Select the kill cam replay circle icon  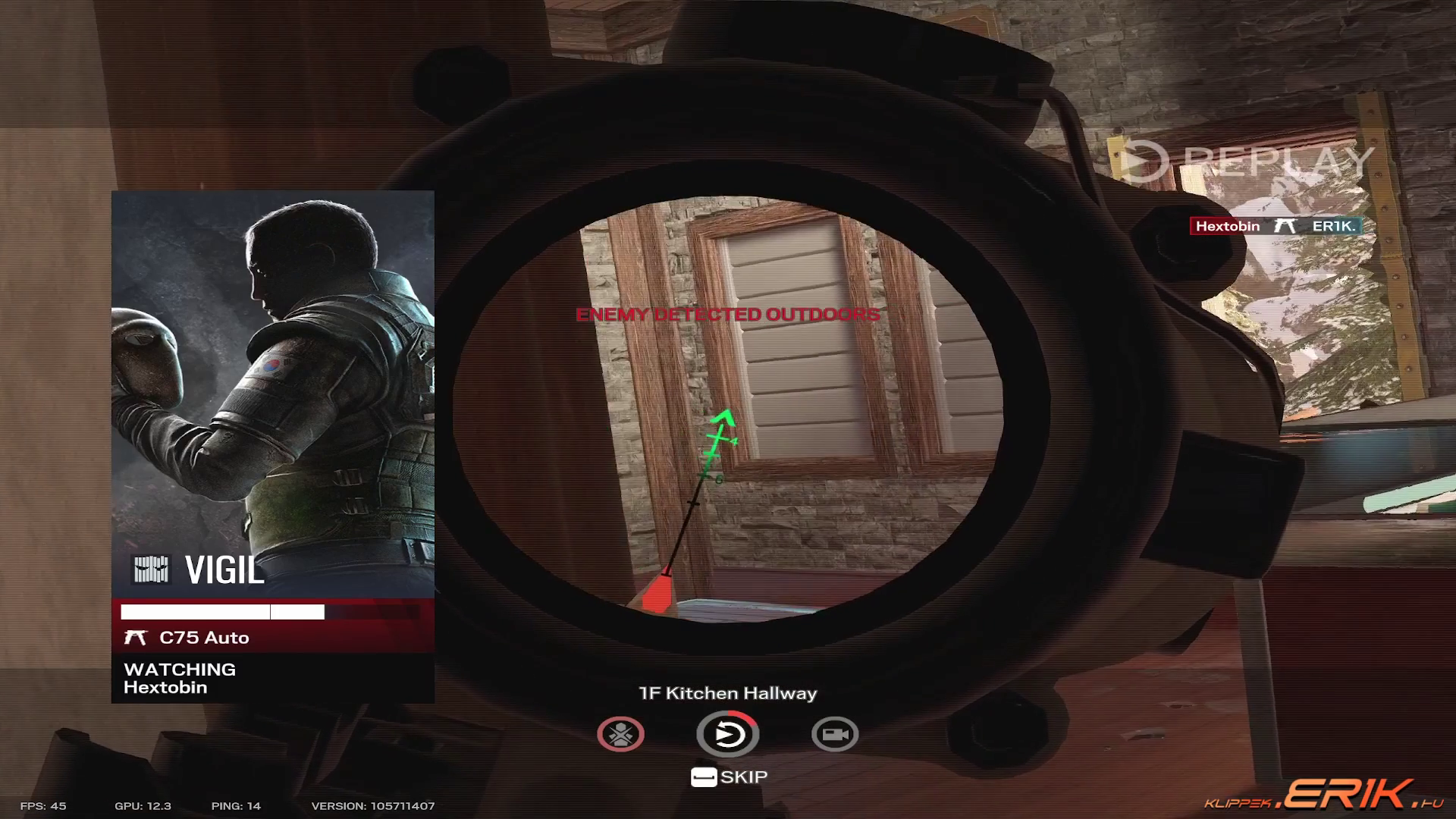[727, 734]
